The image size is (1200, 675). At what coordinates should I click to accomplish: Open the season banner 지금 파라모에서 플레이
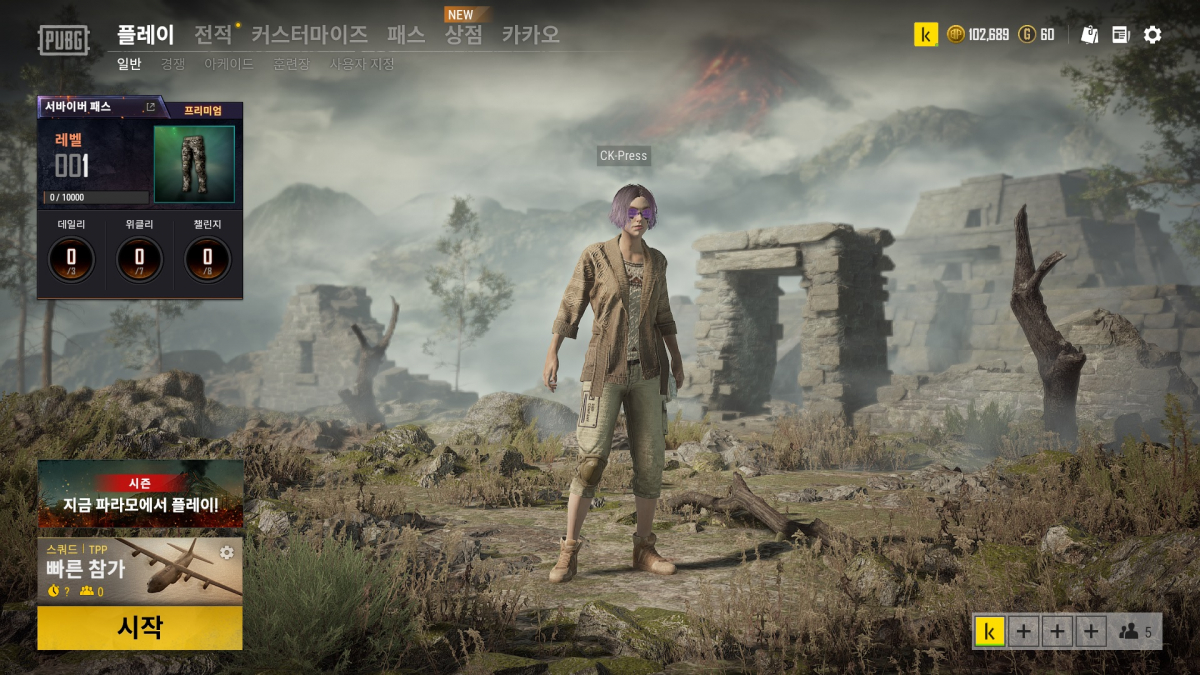point(140,494)
